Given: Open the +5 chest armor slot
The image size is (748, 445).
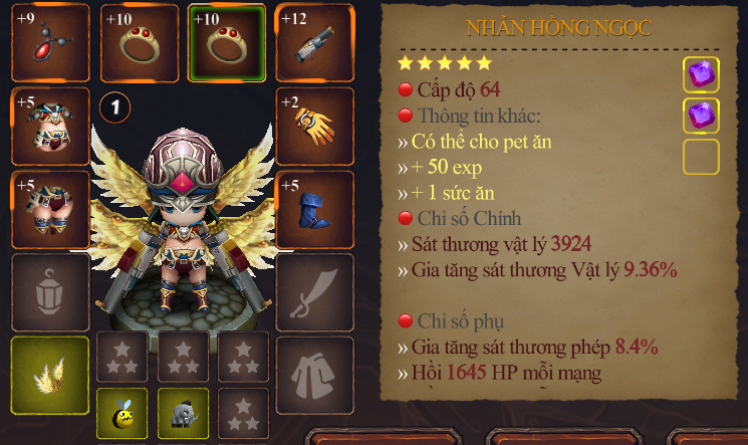Looking at the screenshot, I should (51, 126).
